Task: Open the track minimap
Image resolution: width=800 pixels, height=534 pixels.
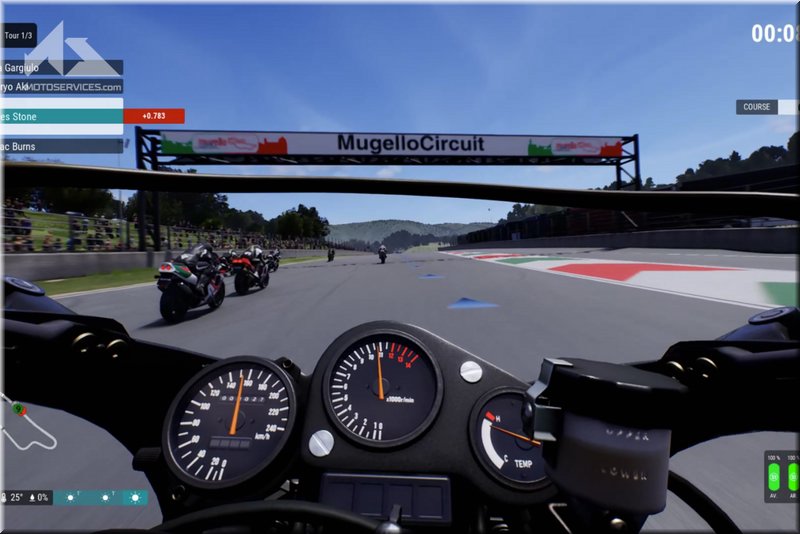Action: [28, 426]
